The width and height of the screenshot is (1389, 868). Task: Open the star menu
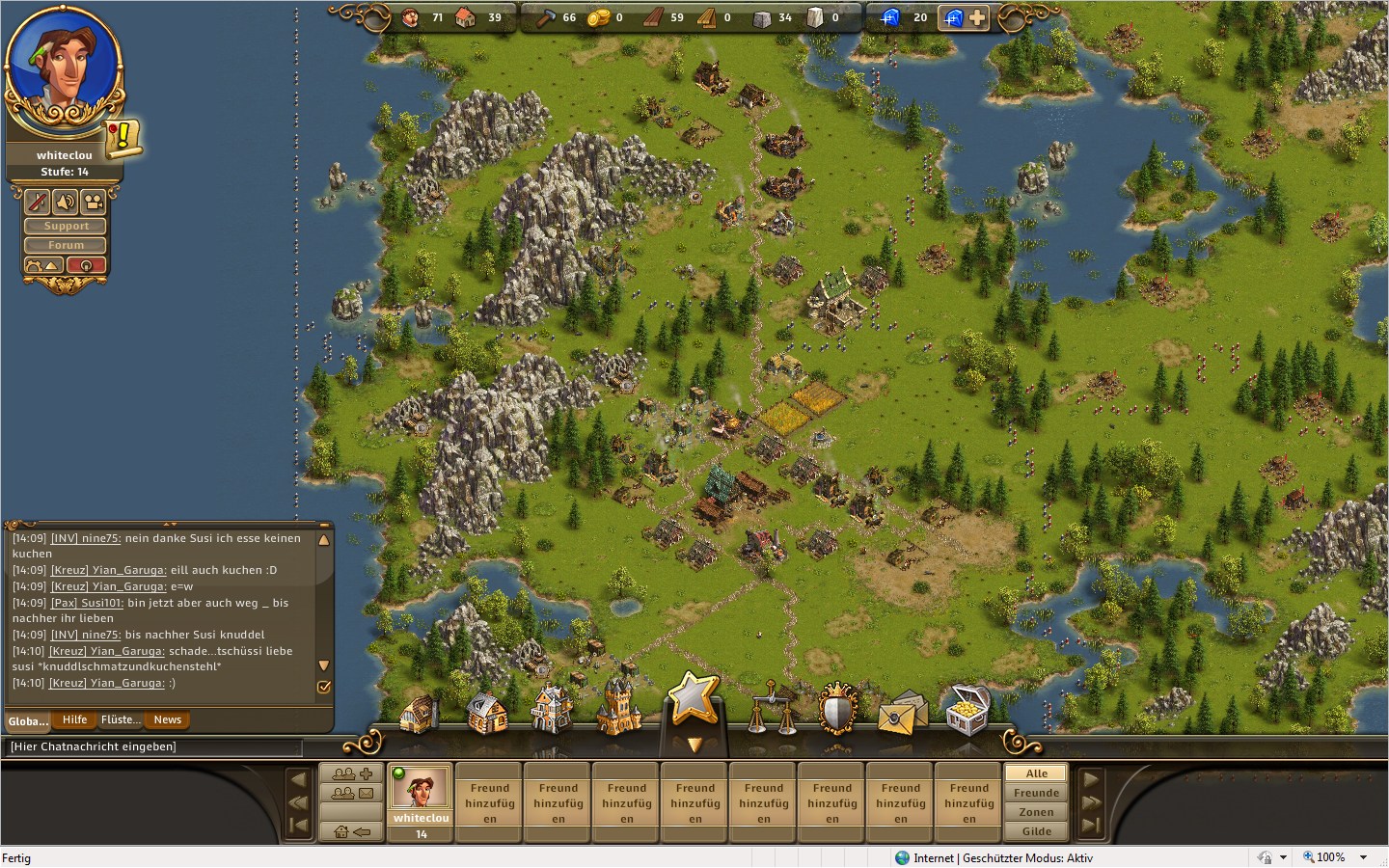click(x=693, y=698)
